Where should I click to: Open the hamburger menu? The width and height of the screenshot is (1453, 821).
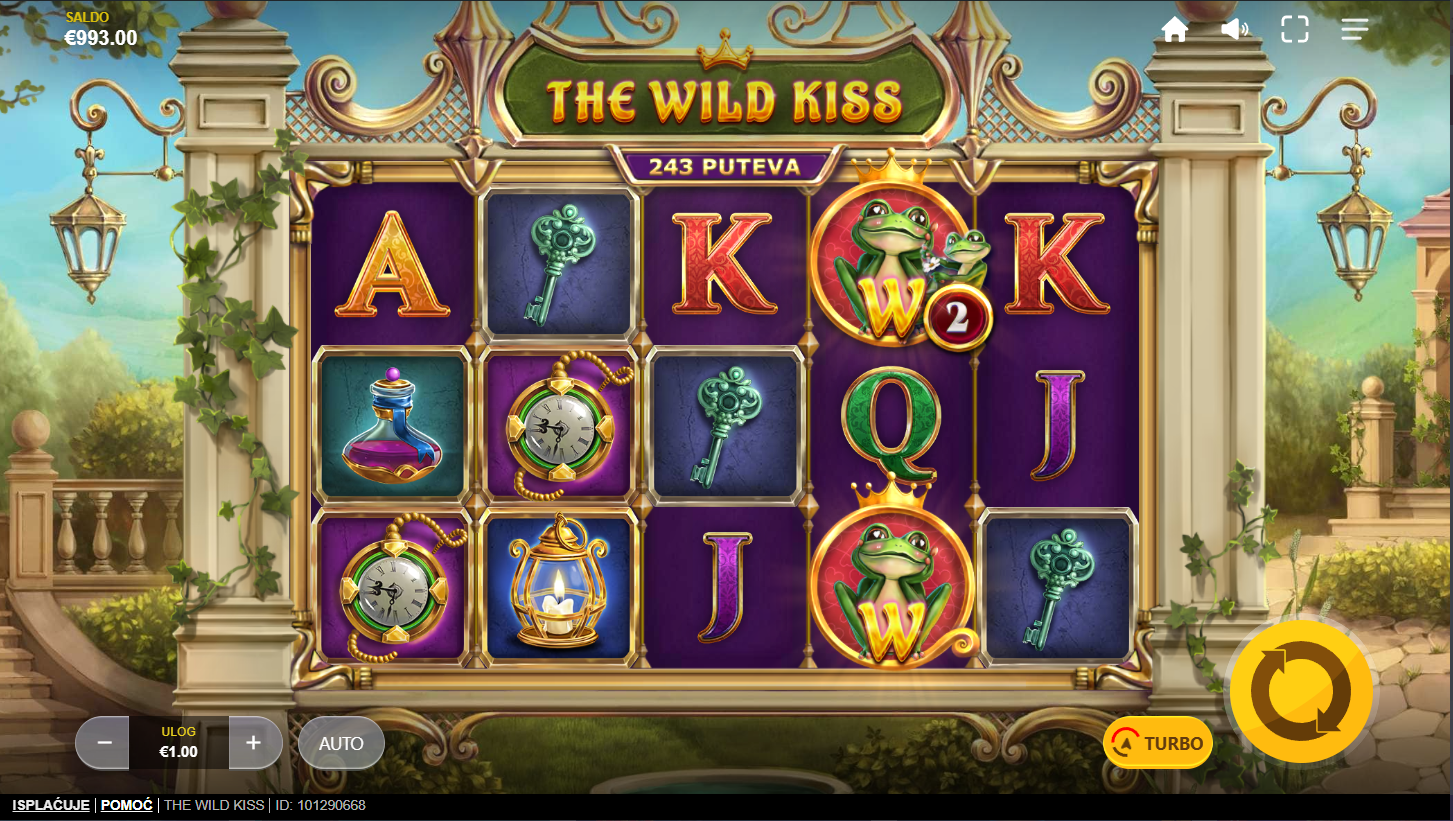[1355, 30]
